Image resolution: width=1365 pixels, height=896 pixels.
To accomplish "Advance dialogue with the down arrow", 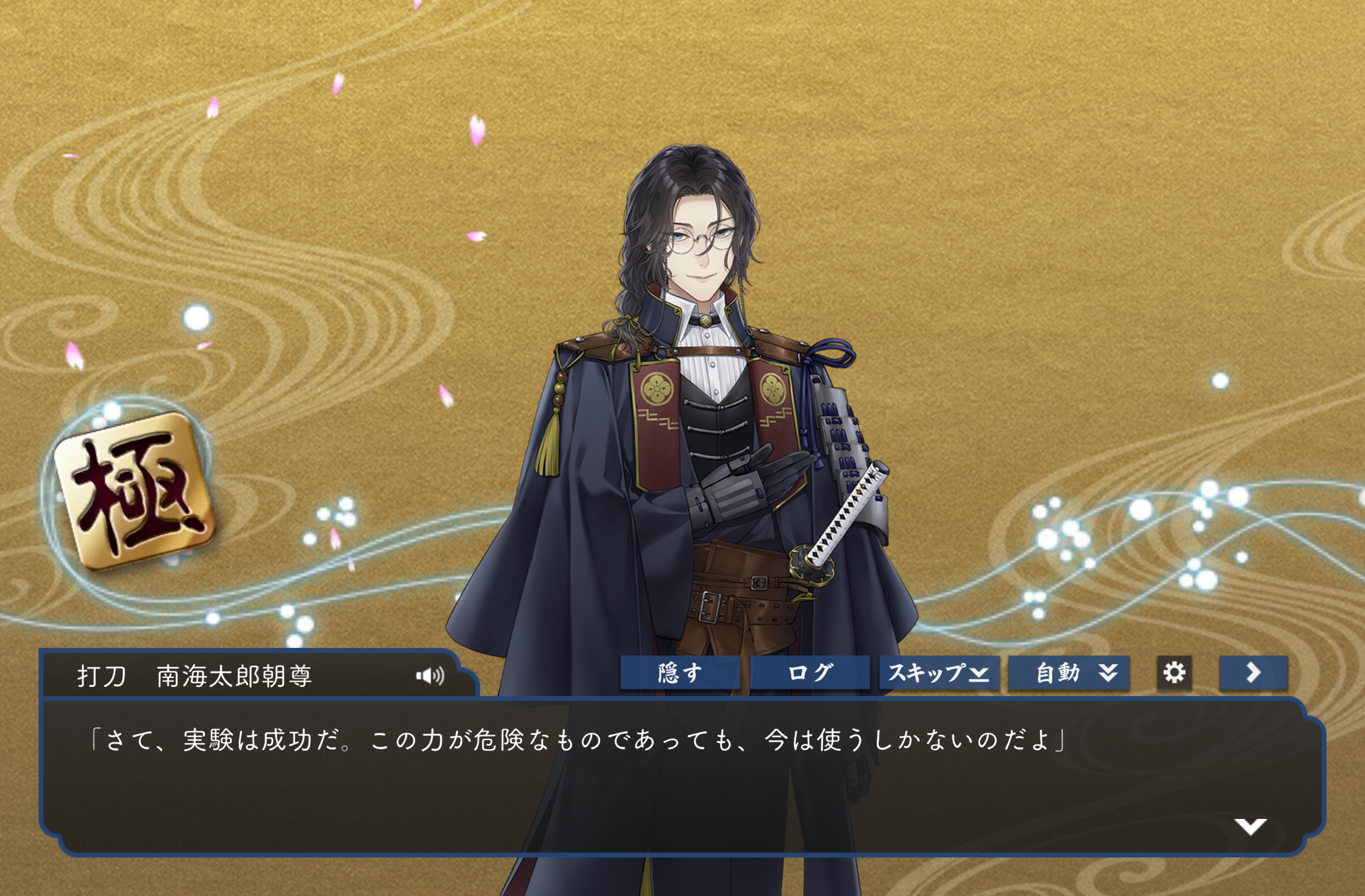I will [x=1250, y=826].
